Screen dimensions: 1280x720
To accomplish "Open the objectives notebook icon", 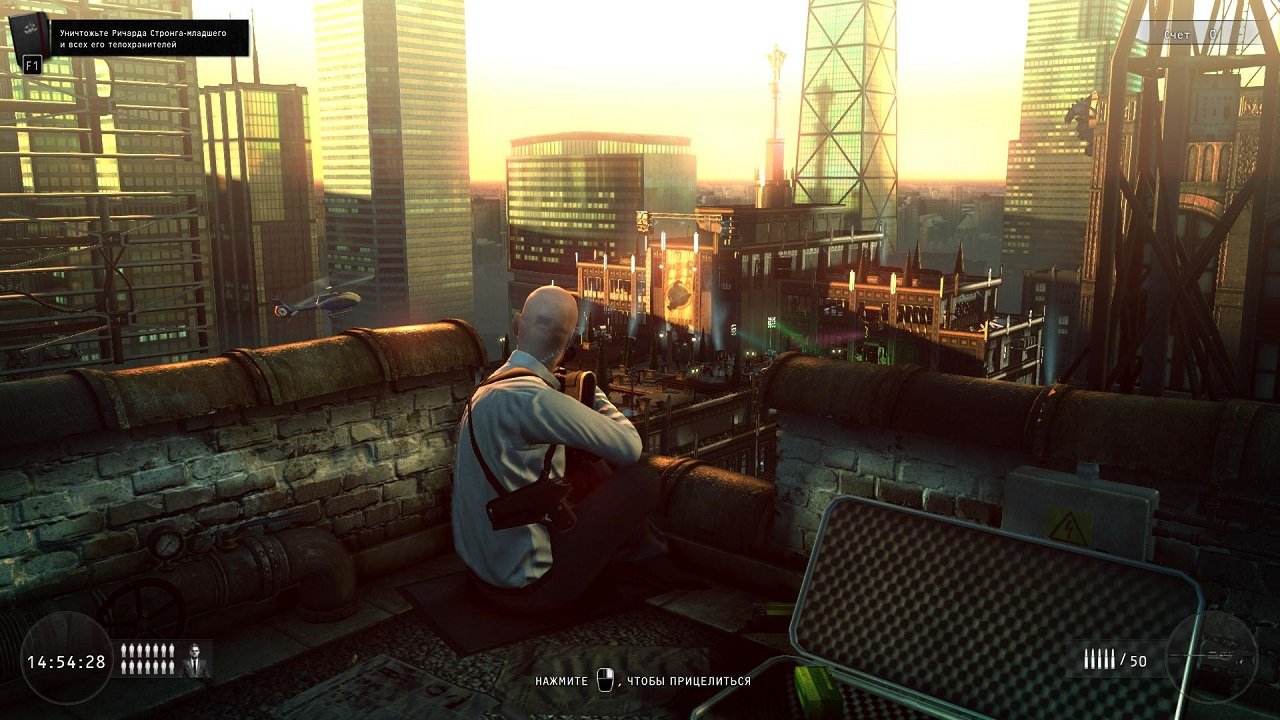I will pos(29,39).
